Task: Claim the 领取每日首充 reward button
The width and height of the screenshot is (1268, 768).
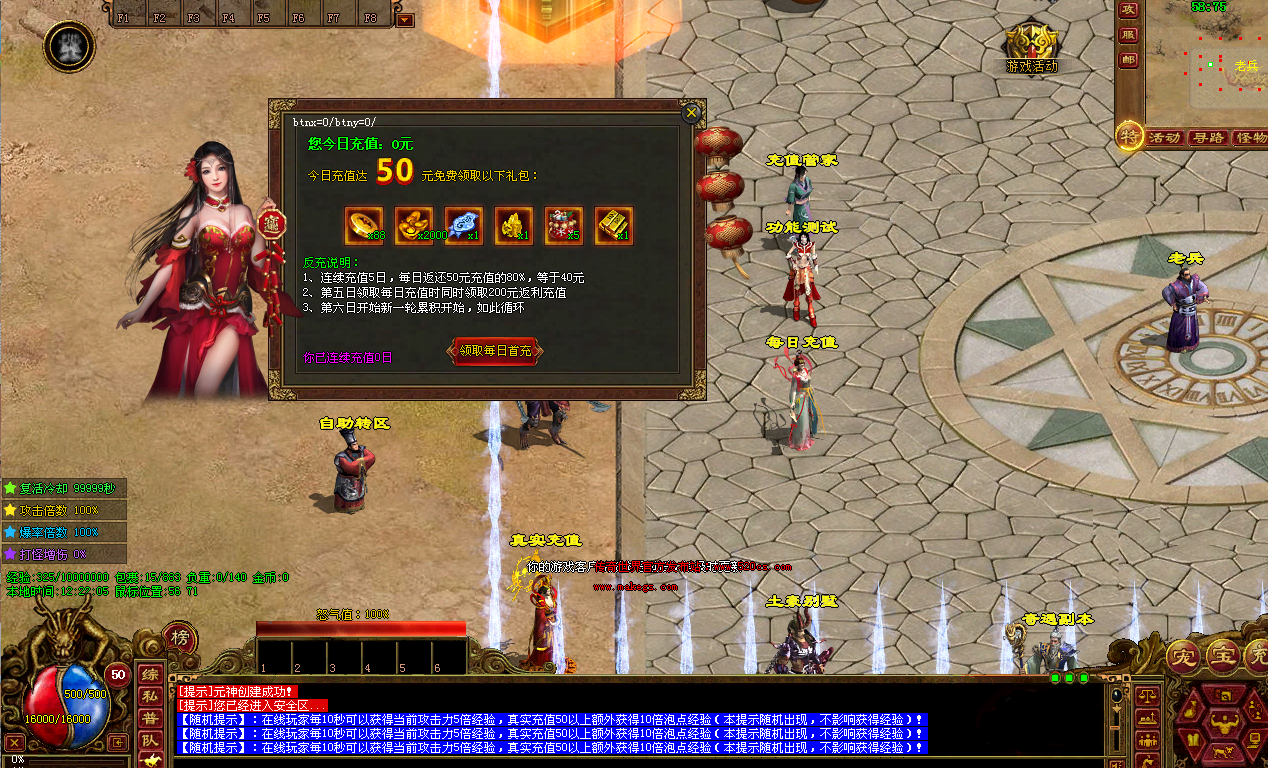Action: pyautogui.click(x=497, y=350)
